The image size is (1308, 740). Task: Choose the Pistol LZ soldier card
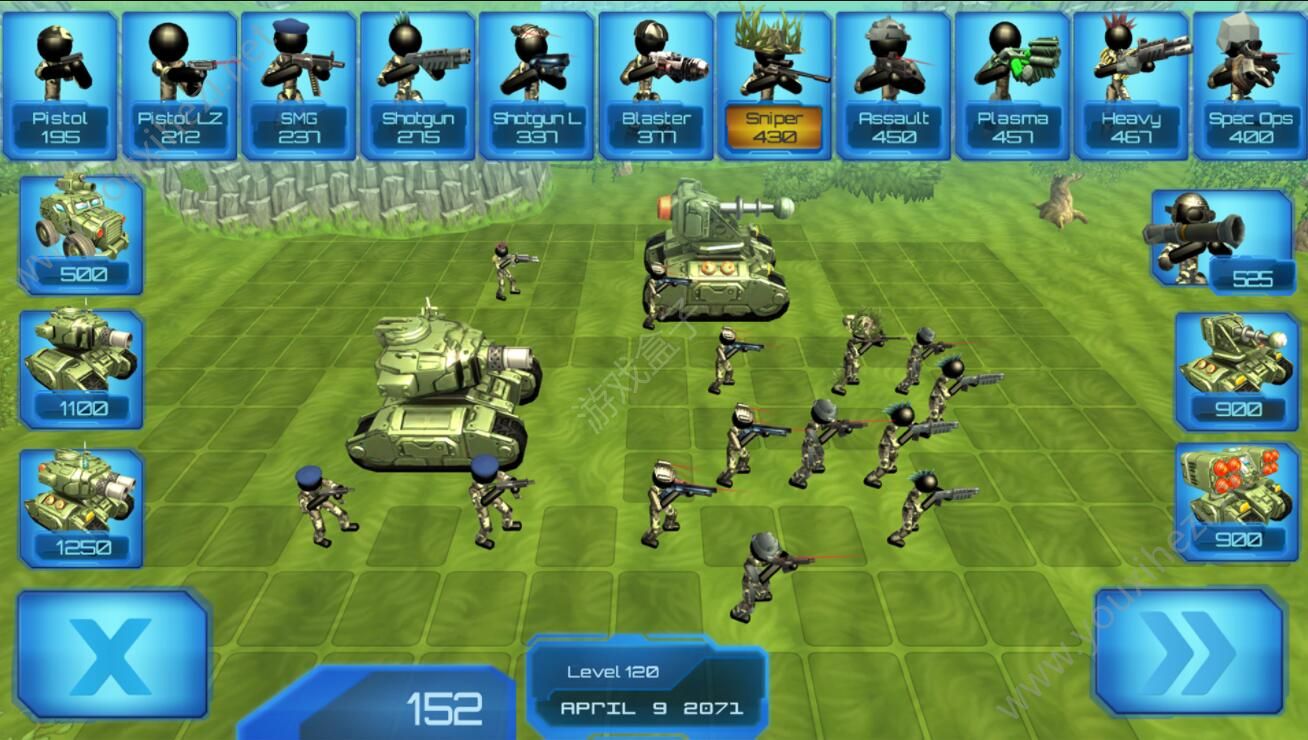pos(180,86)
